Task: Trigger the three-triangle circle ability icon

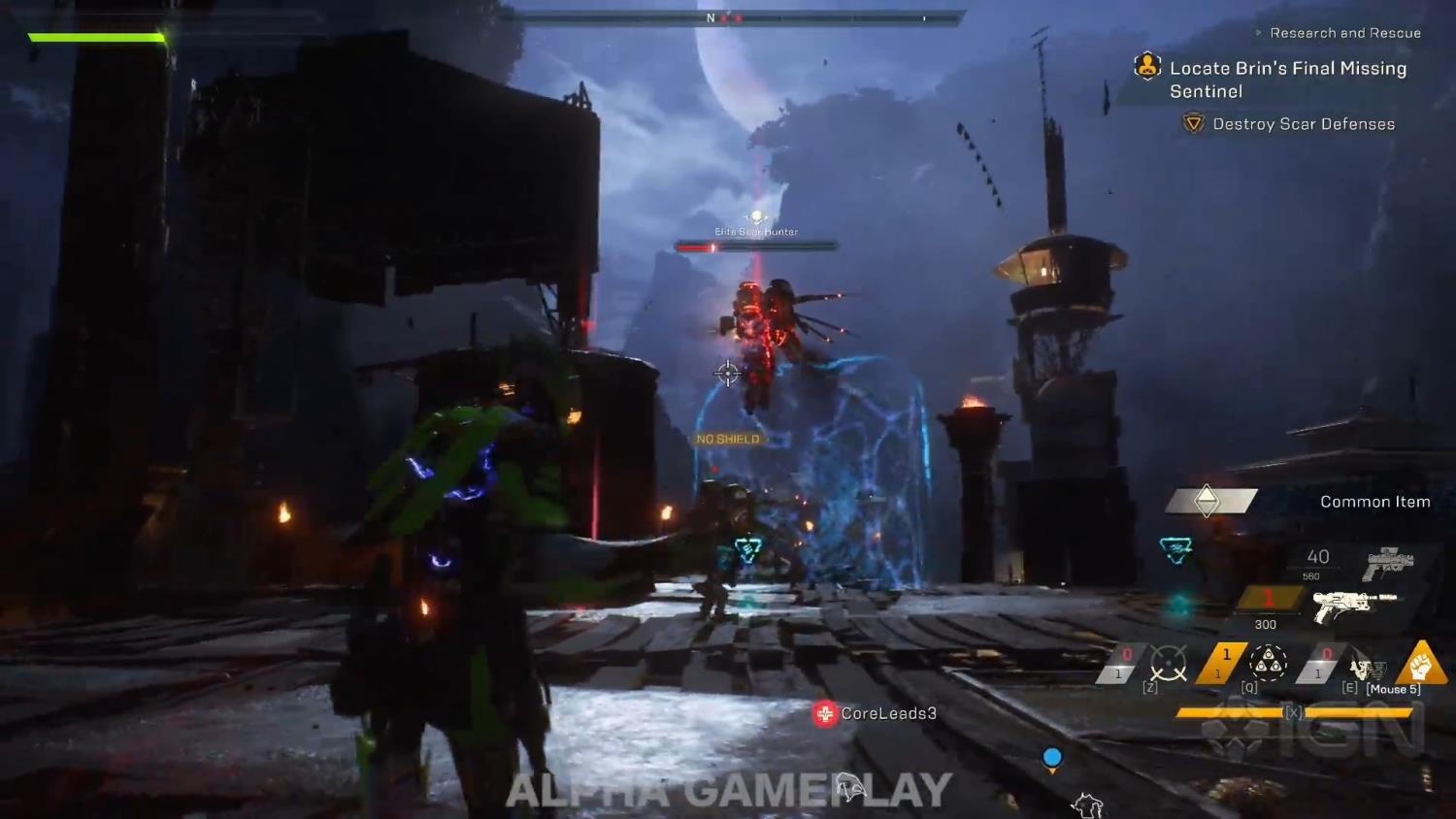Action: pyautogui.click(x=1268, y=663)
